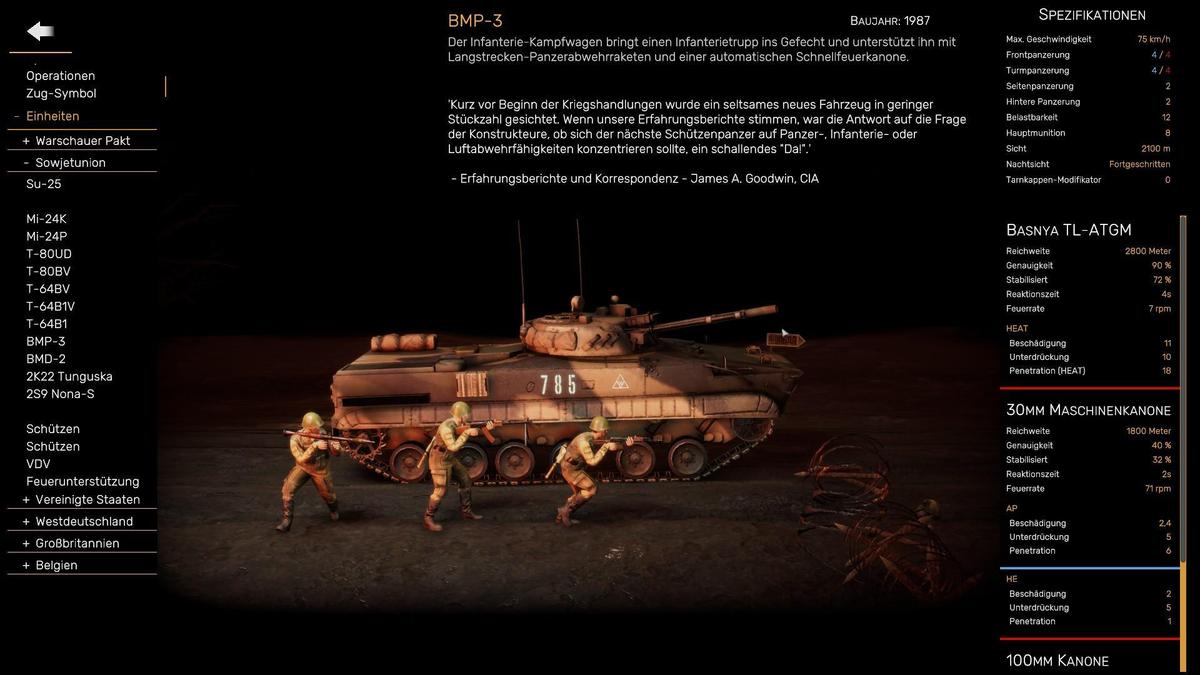Collapse the Einheiten category
1200x675 pixels.
[46, 116]
